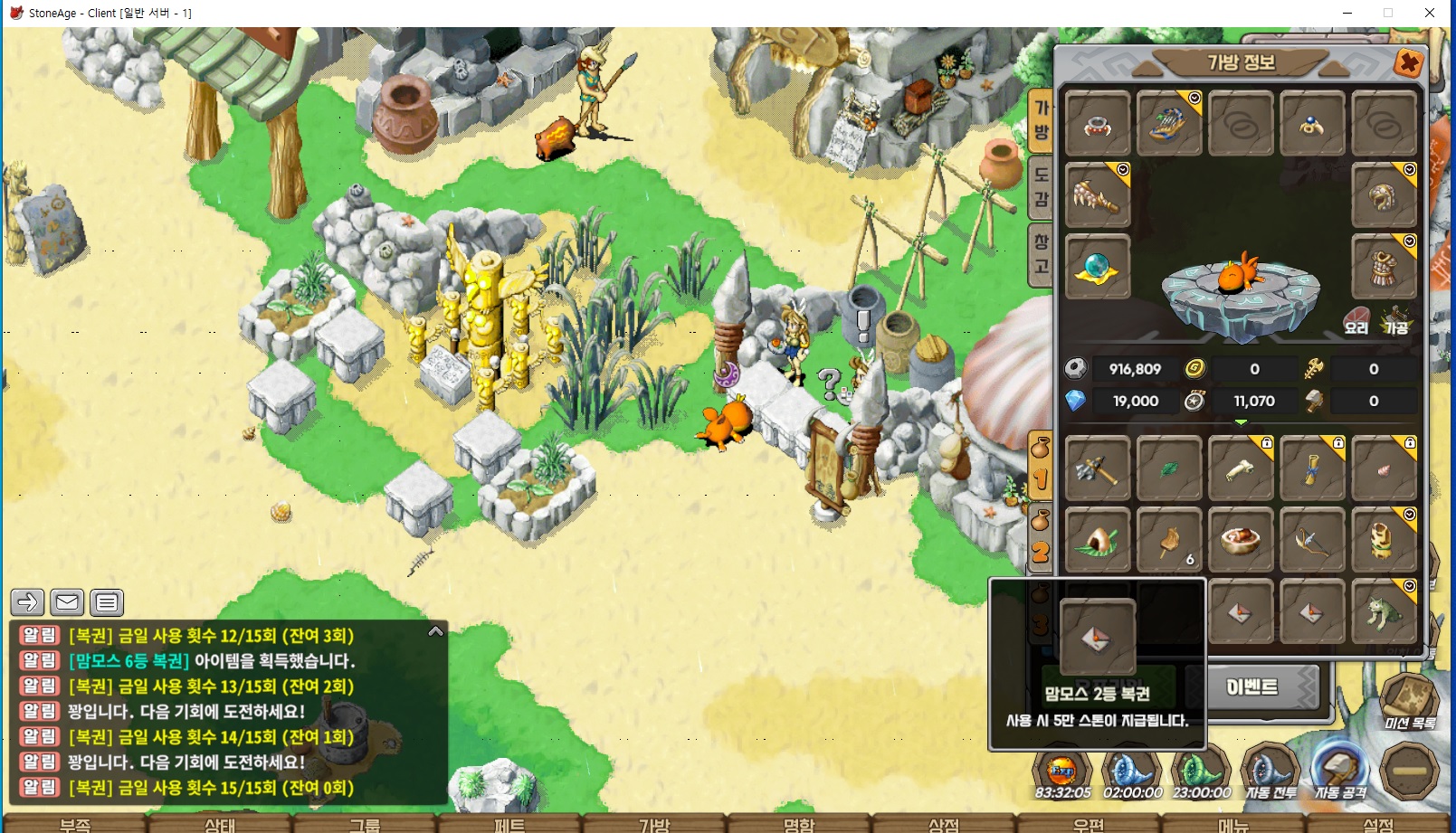Click the 이벤트 event button
The height and width of the screenshot is (833, 1456).
[1253, 688]
